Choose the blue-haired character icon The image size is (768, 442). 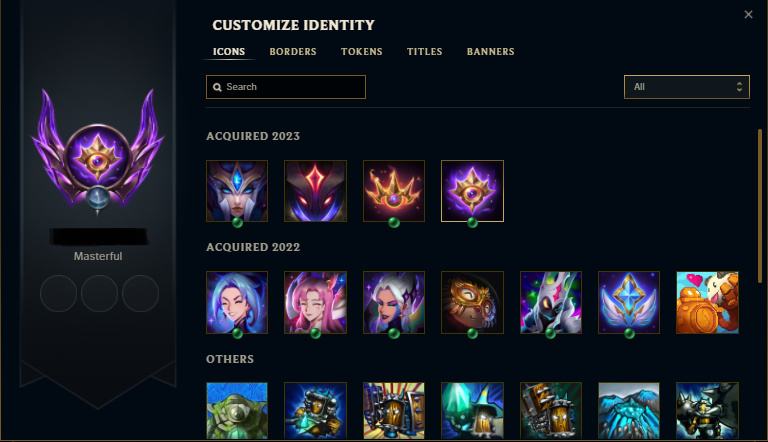tap(237, 302)
